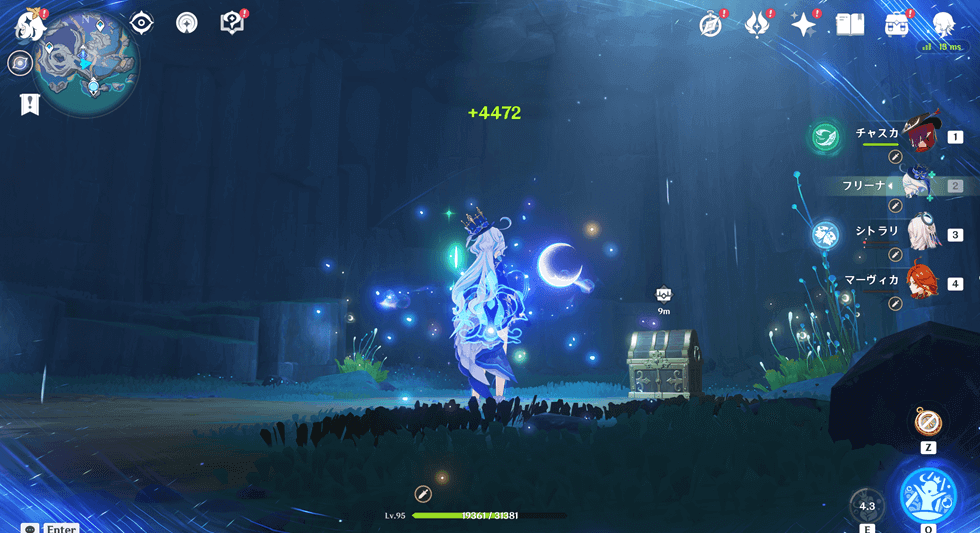Activate the Elemental Burst ability
This screenshot has height=533, width=980.
tap(928, 493)
